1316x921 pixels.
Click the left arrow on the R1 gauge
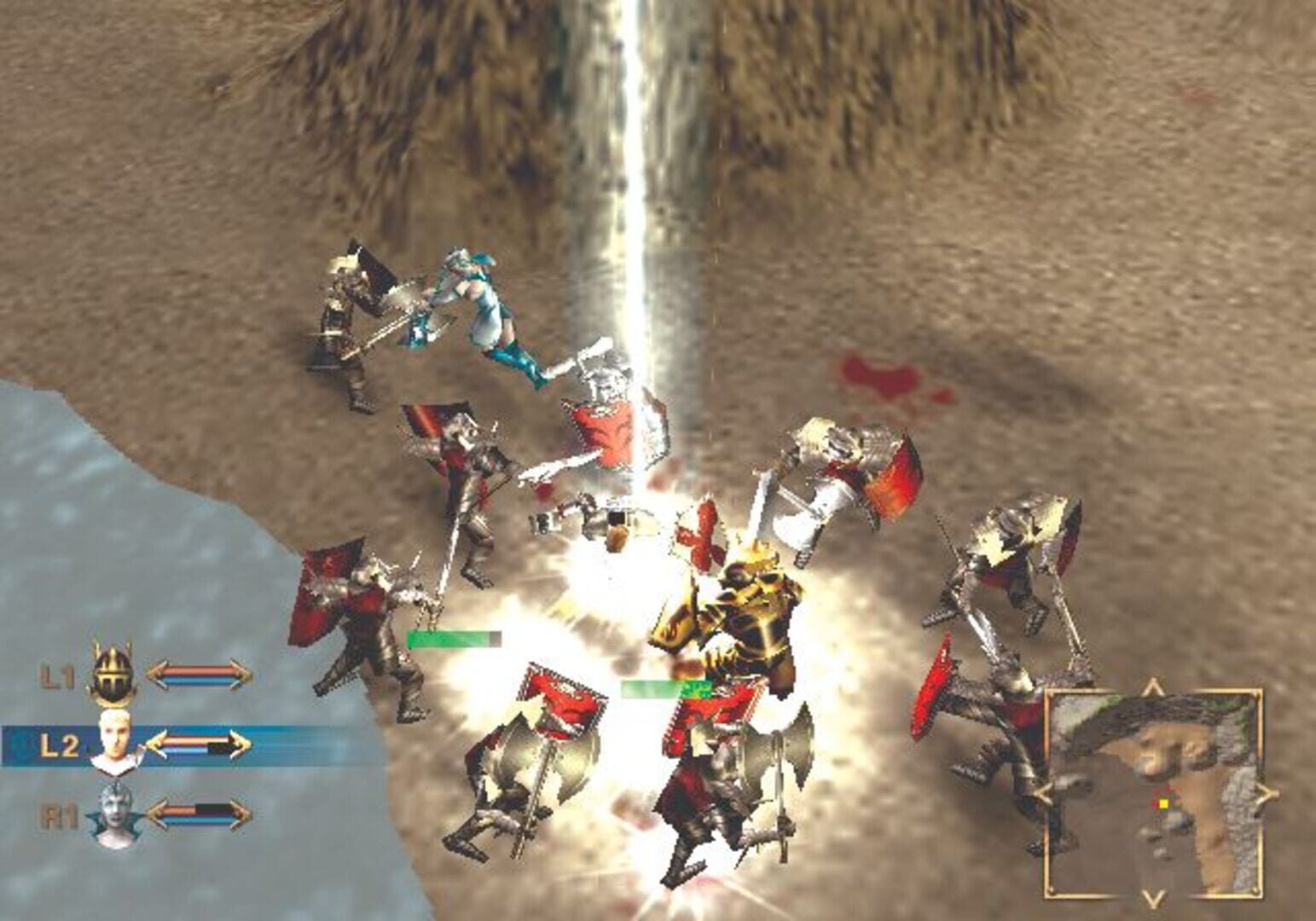click(159, 815)
